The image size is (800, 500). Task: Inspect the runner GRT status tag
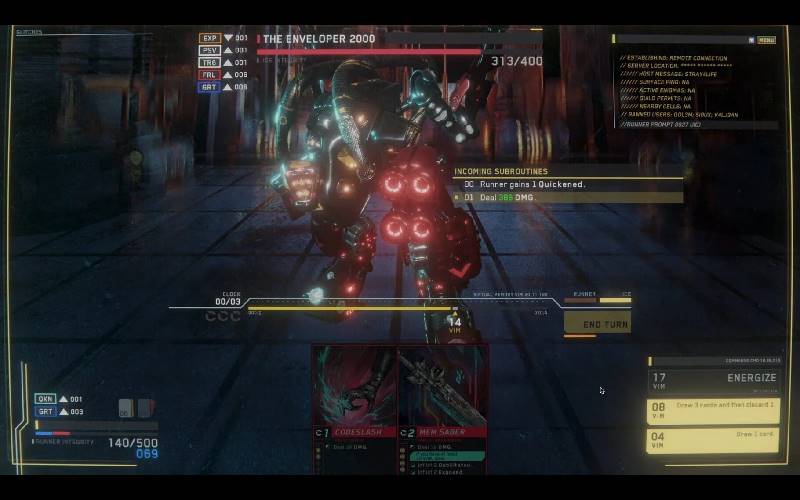pos(46,411)
